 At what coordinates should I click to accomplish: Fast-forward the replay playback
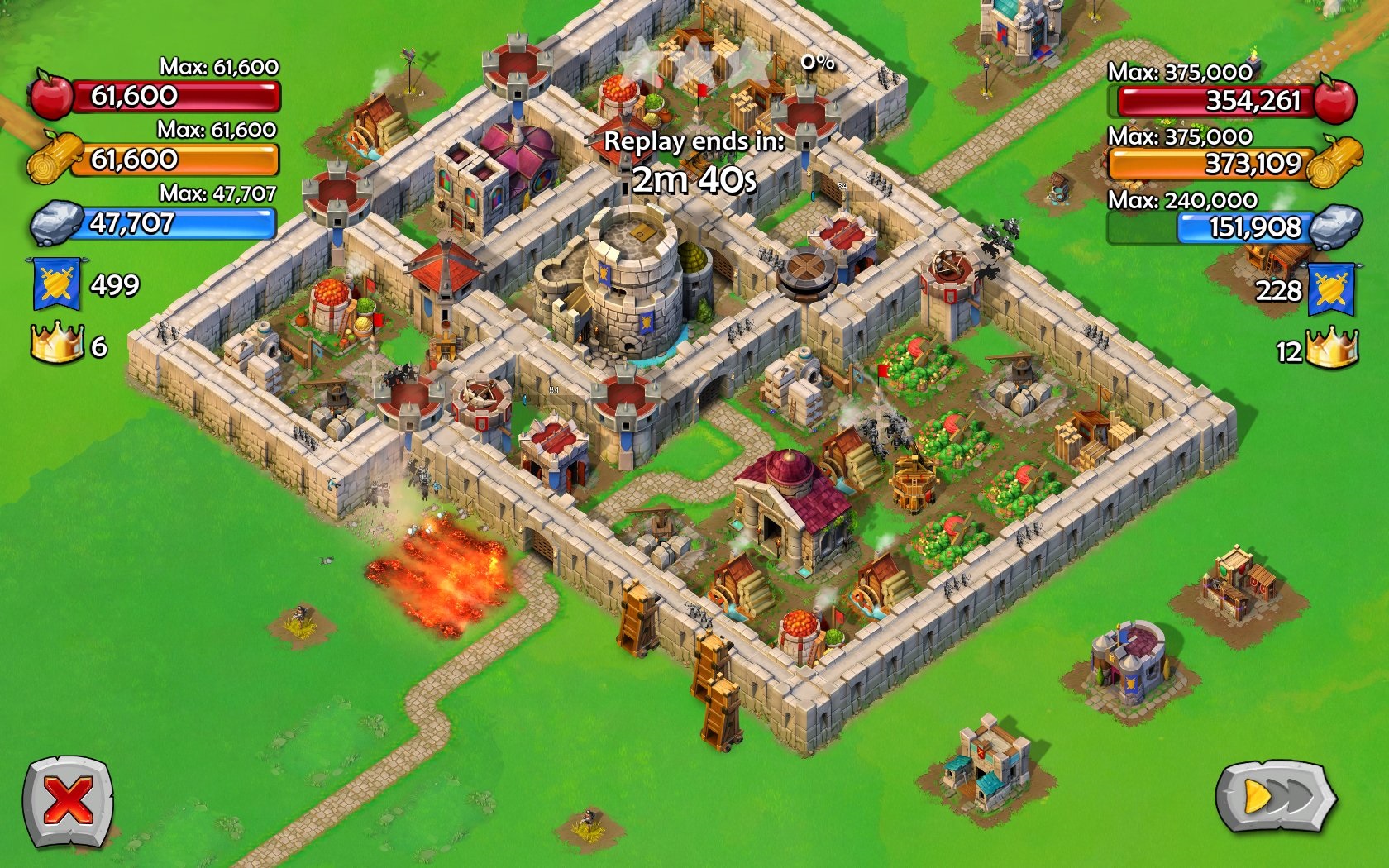pos(1275,798)
